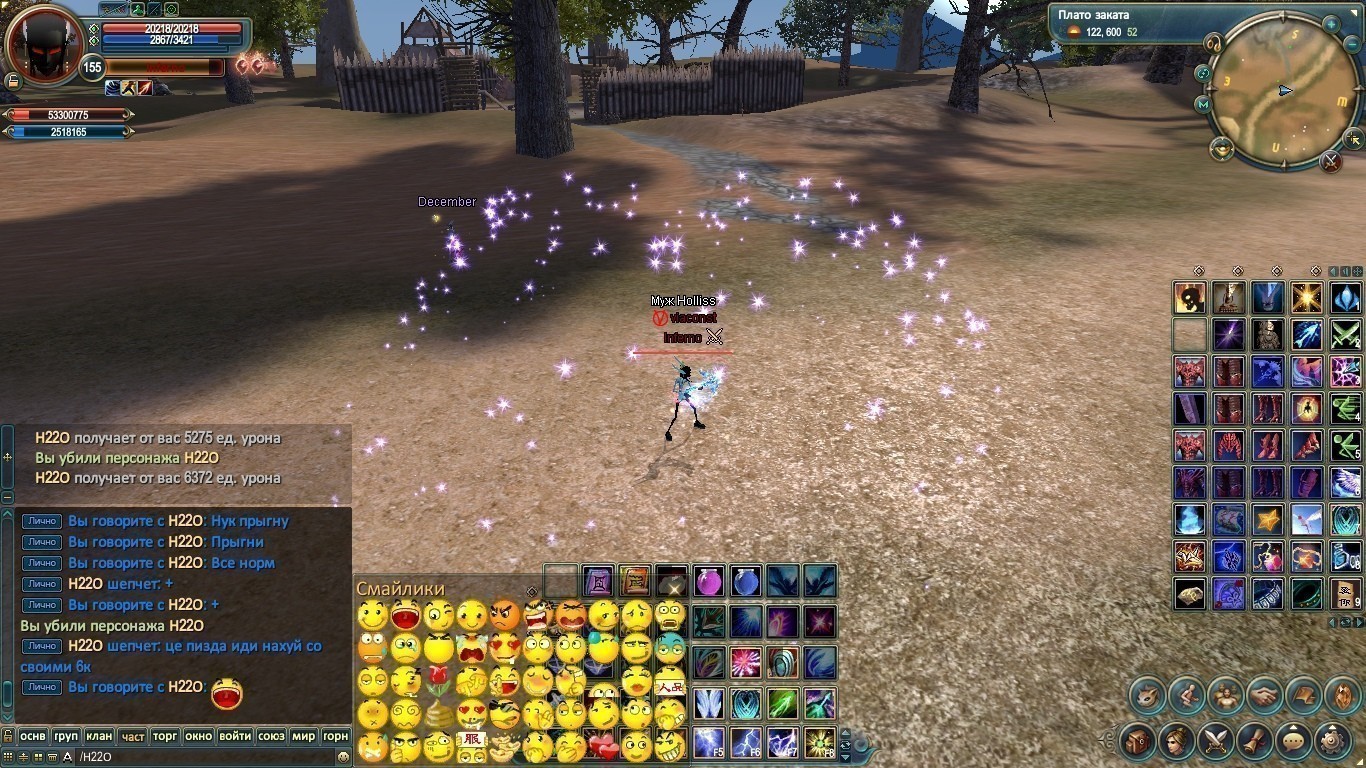The height and width of the screenshot is (768, 1366).
Task: Open the skills window via crossed swords icon
Action: point(1216,740)
